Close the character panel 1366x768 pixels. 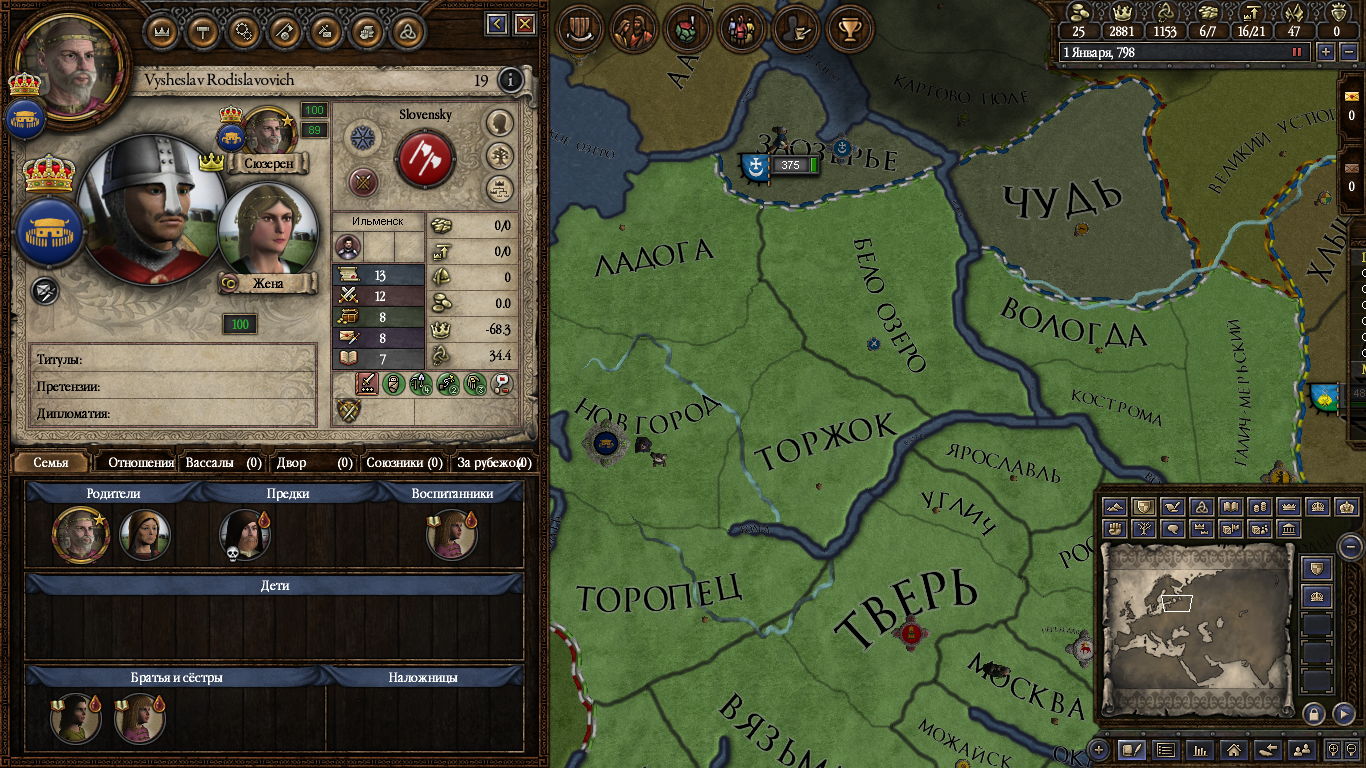point(525,24)
